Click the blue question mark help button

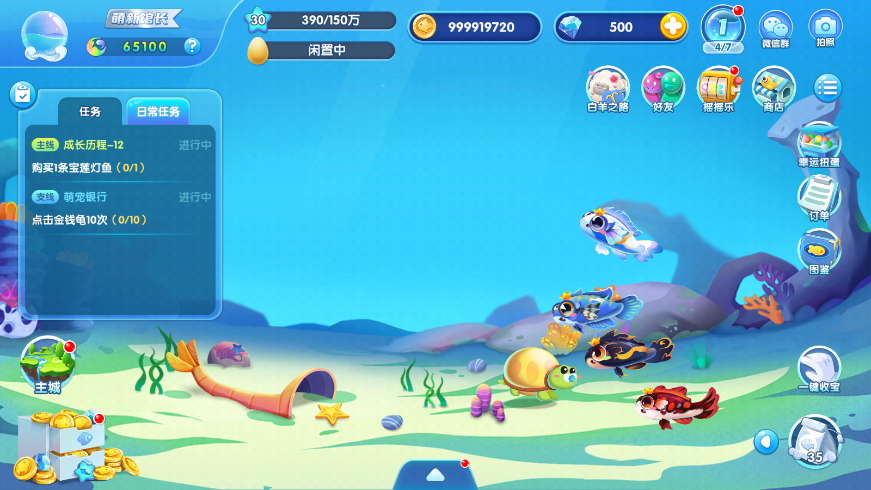[x=193, y=46]
